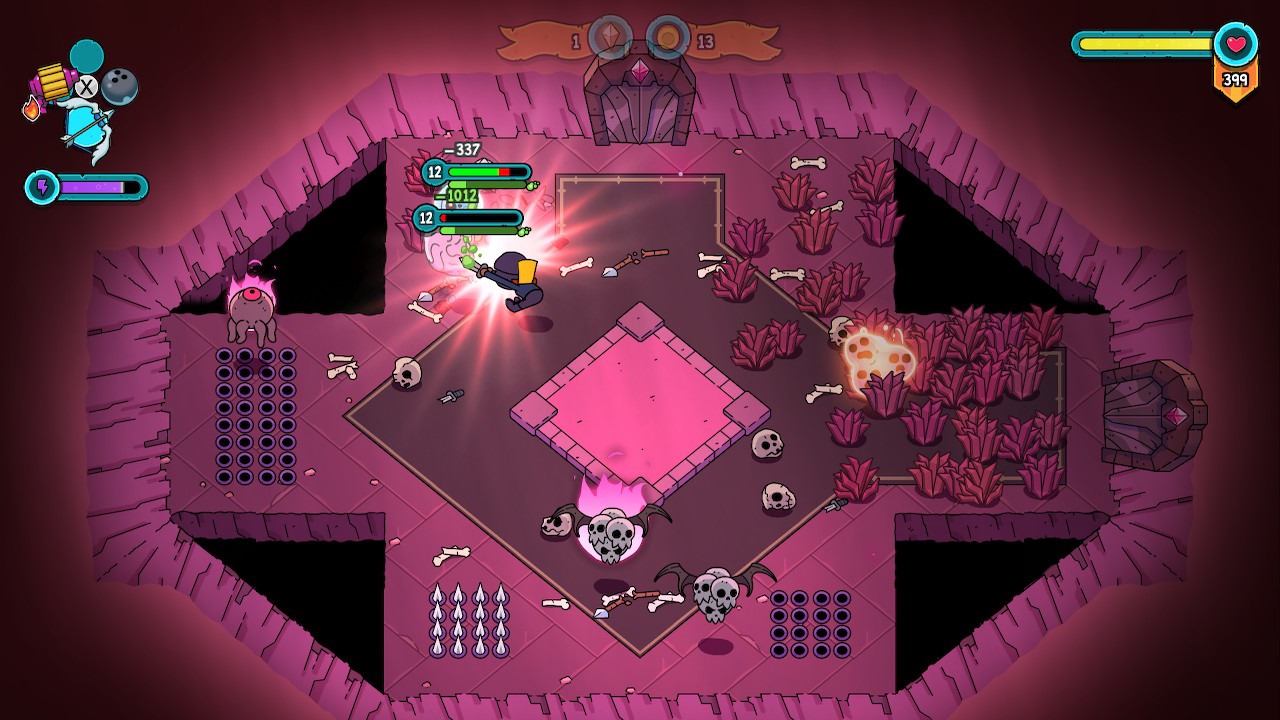Click the flame element icon
The image size is (1280, 720).
(32, 108)
